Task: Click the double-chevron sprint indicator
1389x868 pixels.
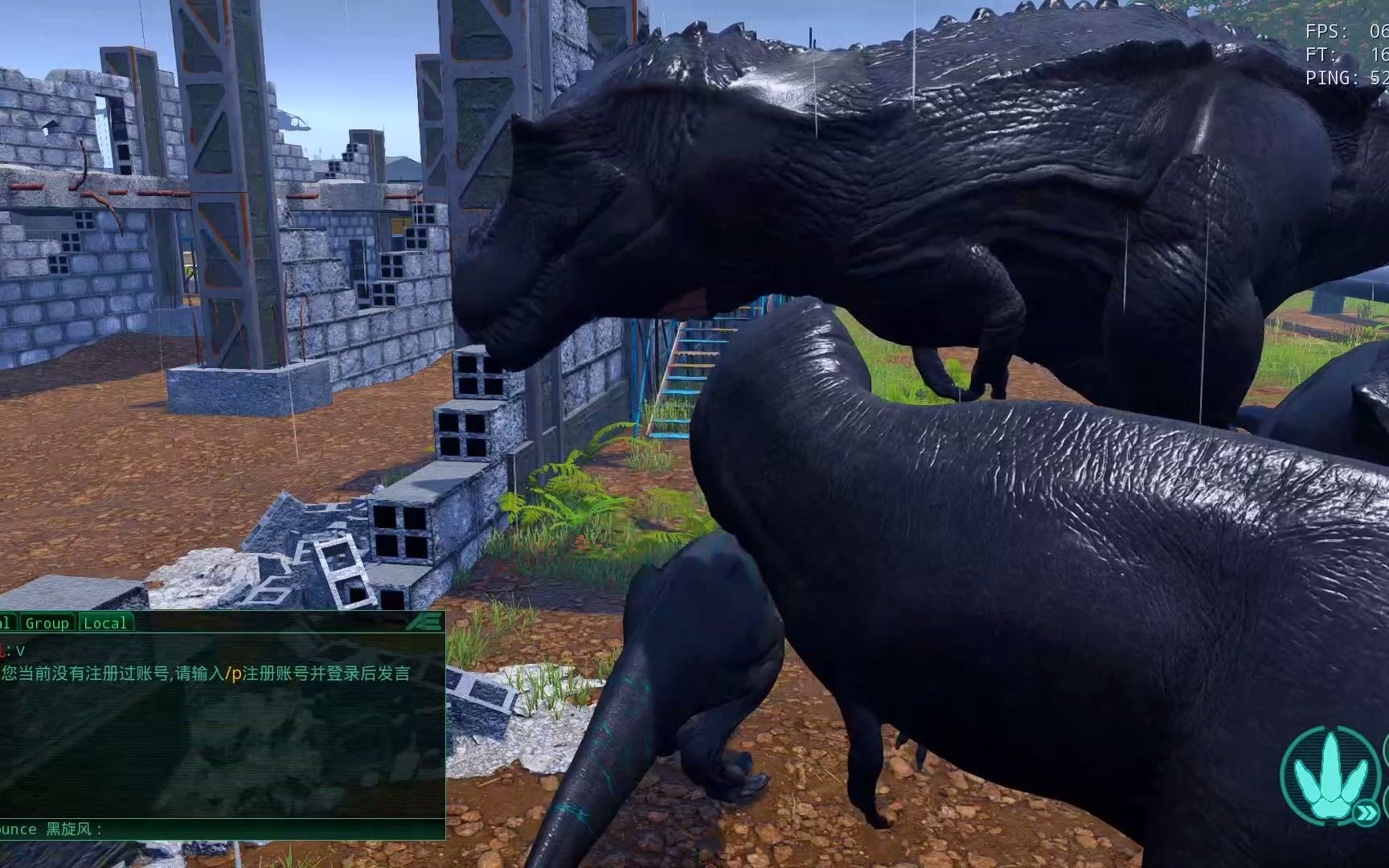Action: pyautogui.click(x=1365, y=814)
